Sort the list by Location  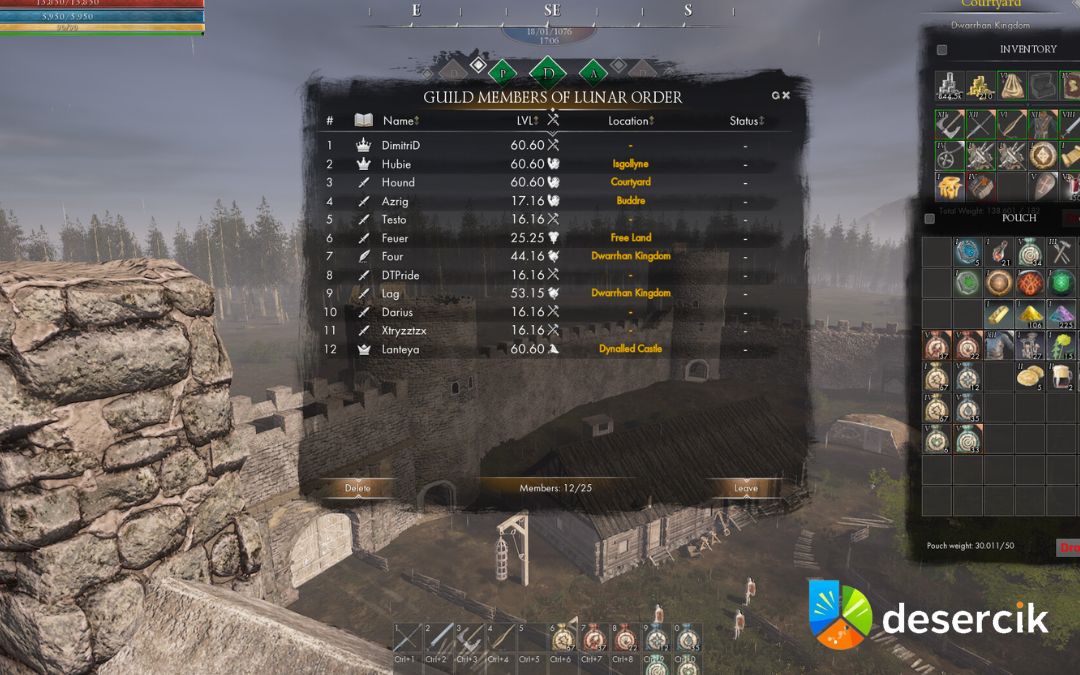(x=631, y=121)
